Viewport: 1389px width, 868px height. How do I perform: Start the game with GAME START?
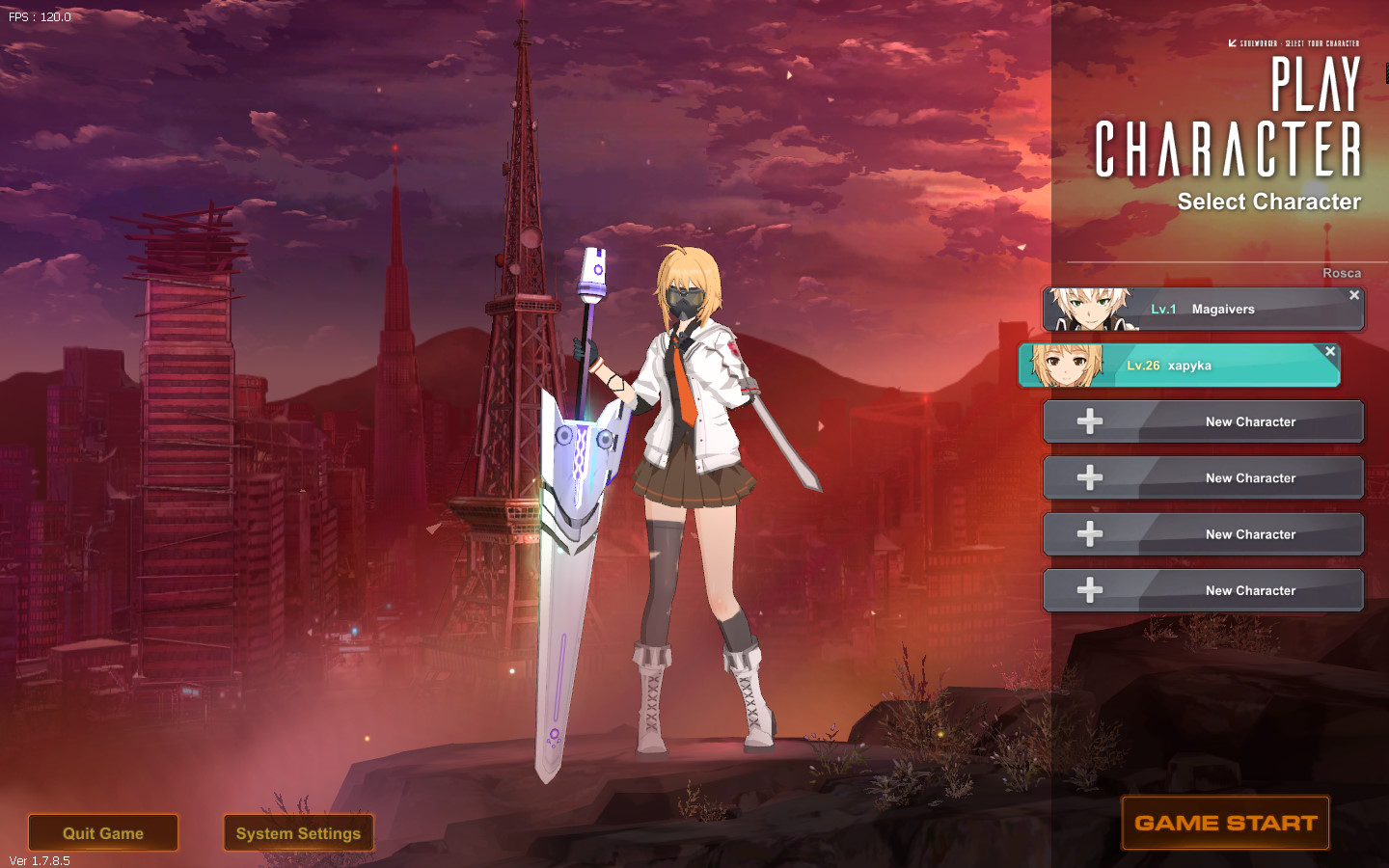(1225, 823)
